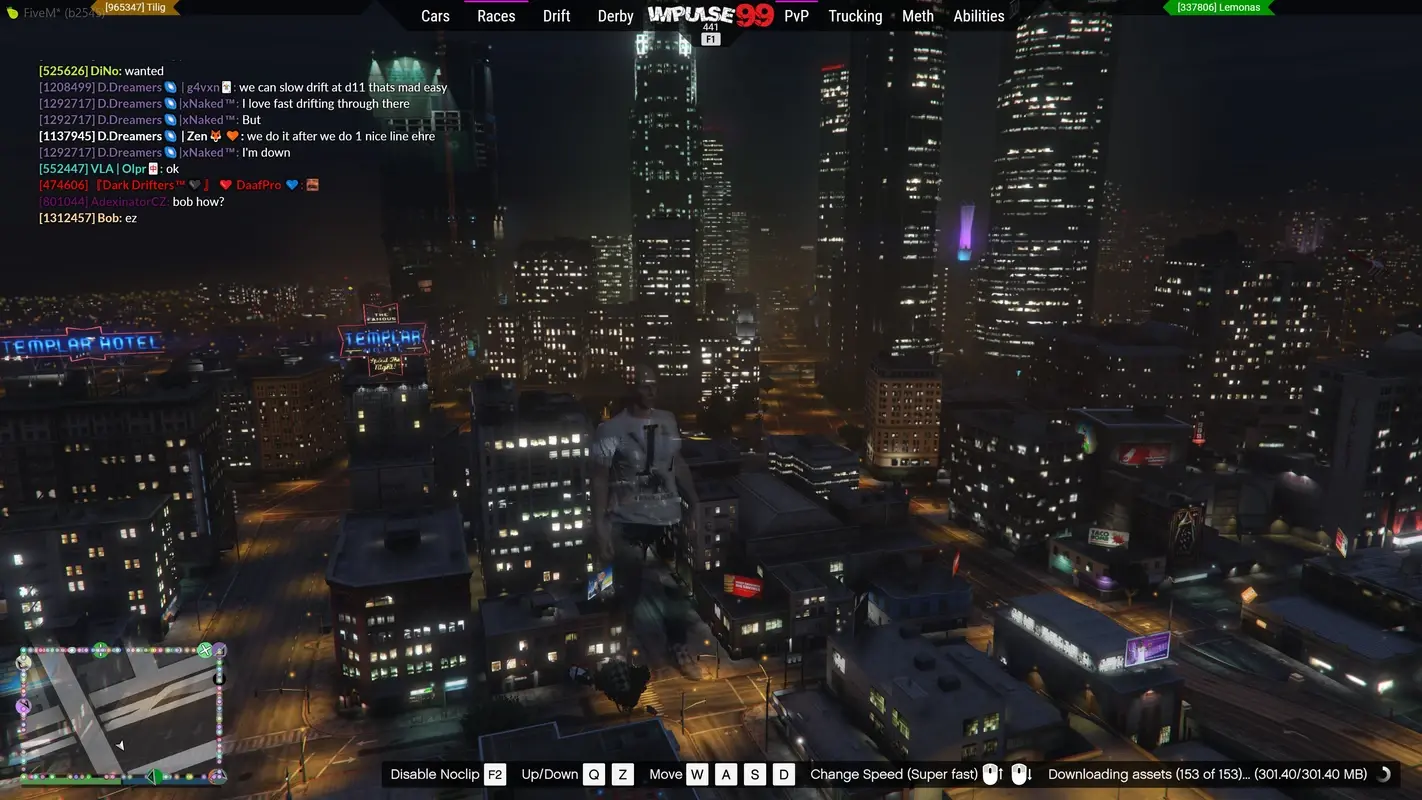The height and width of the screenshot is (800, 1422).
Task: Toggle the Change Speed (Super fast) setting
Action: click(x=894, y=774)
